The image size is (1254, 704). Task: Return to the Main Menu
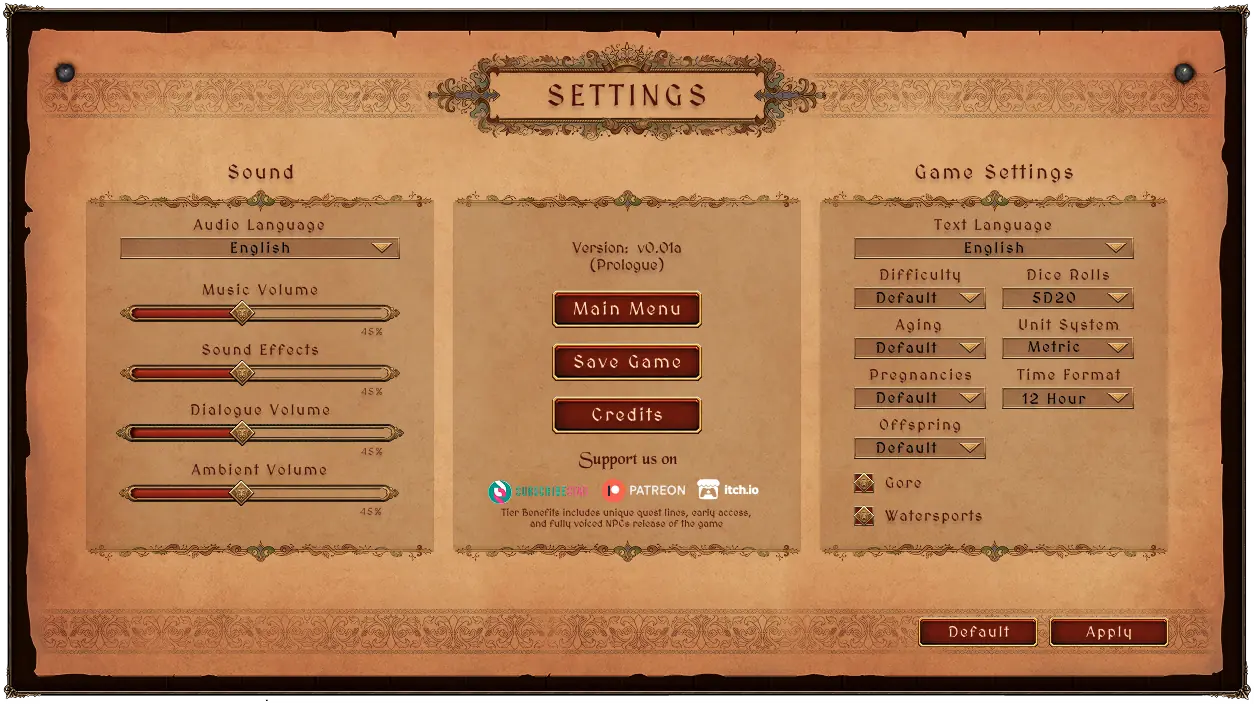[x=627, y=309]
